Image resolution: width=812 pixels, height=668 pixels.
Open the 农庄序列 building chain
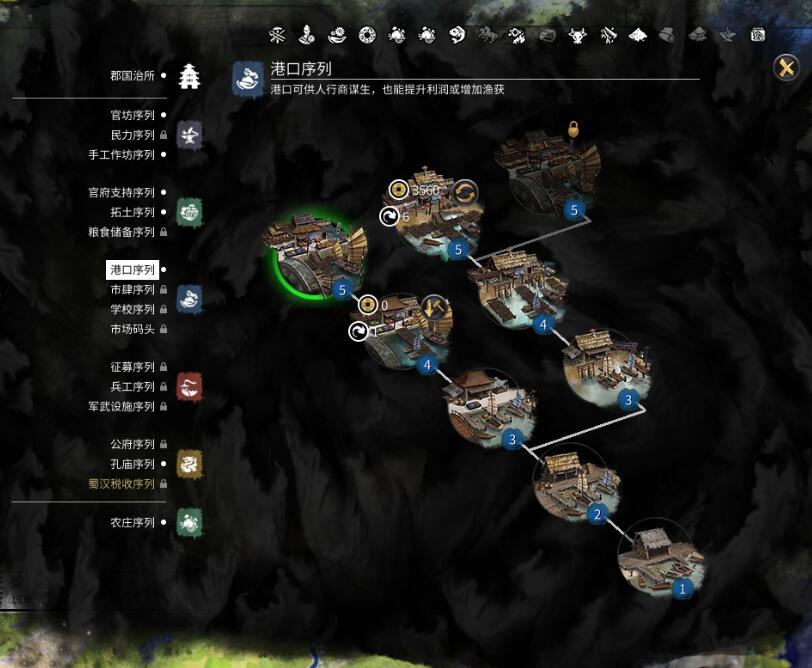132,522
